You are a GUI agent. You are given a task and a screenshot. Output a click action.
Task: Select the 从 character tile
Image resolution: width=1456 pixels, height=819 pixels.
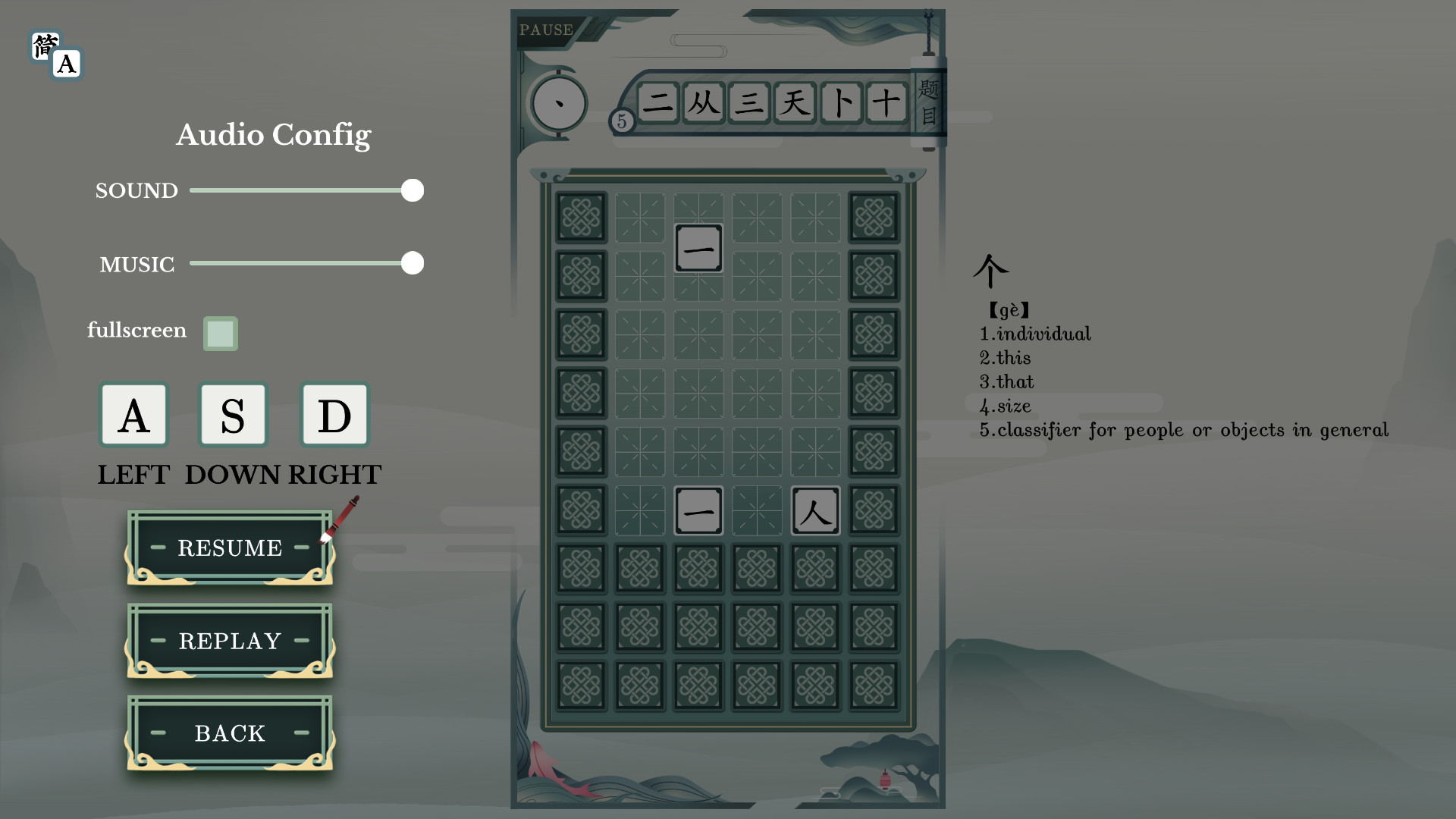tap(704, 103)
